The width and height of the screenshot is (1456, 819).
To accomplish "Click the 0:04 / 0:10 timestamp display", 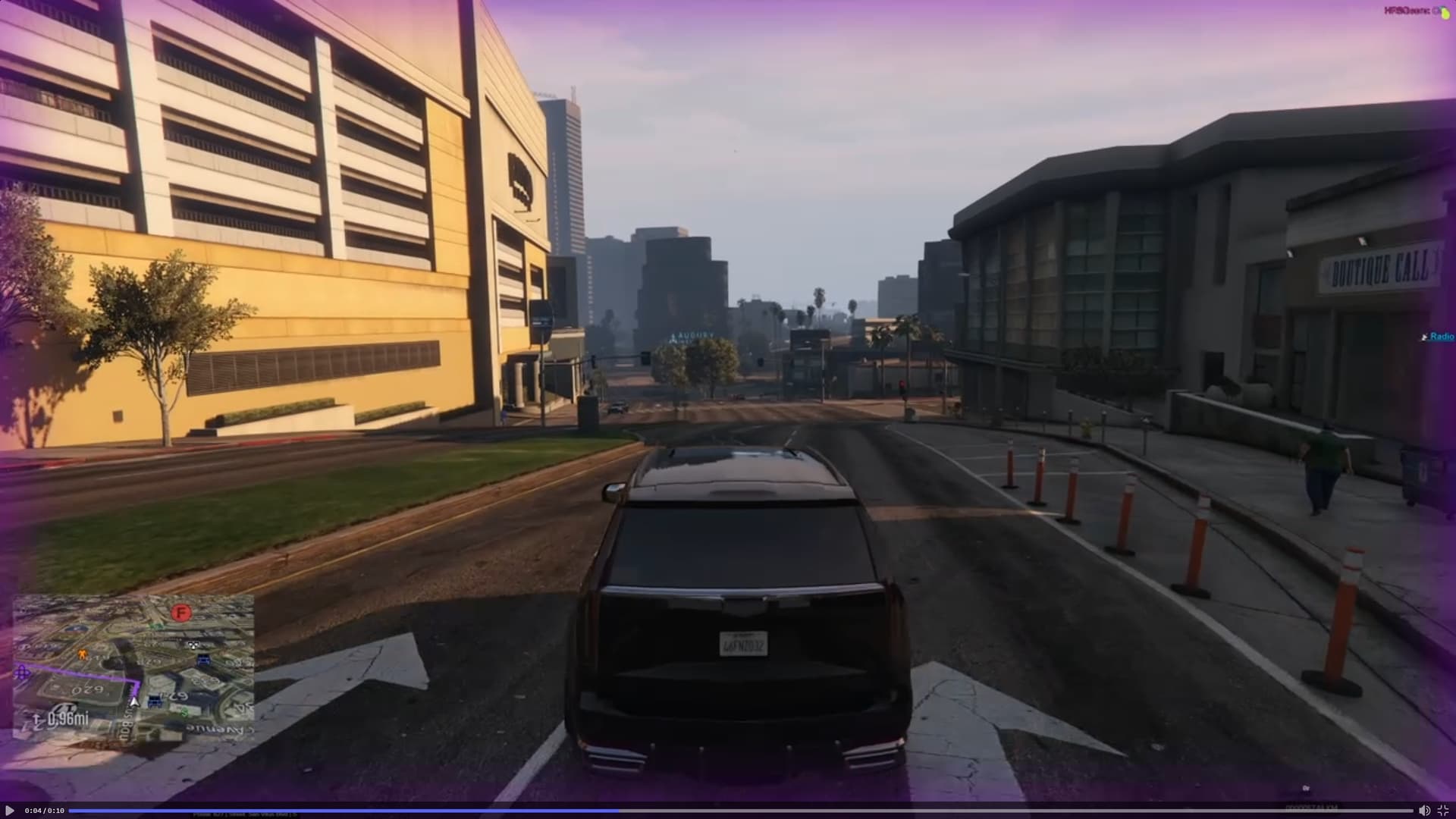I will [x=42, y=811].
